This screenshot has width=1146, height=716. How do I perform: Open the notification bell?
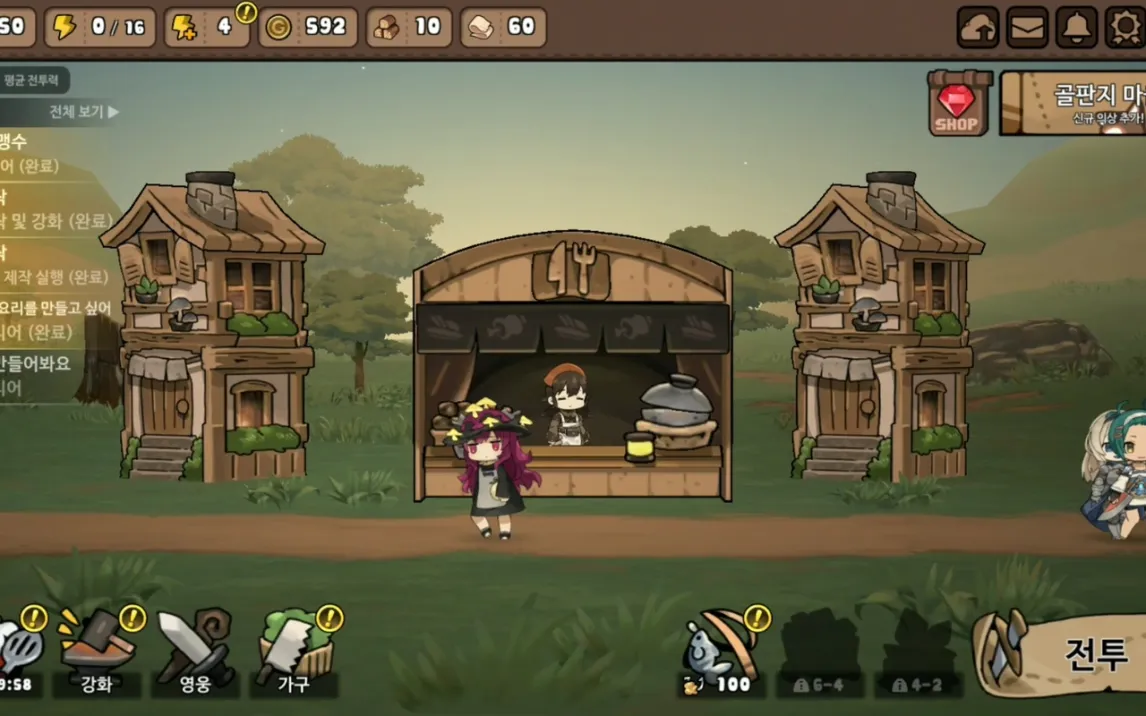(x=1077, y=27)
